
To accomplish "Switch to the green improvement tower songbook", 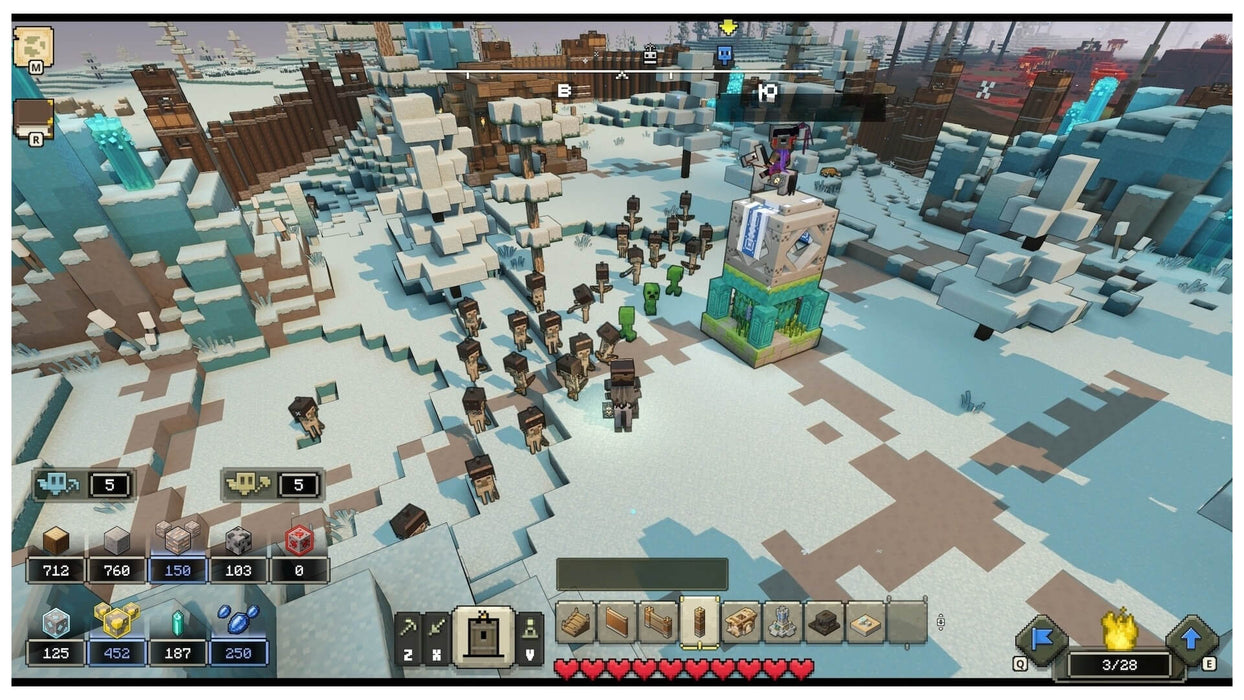I will click(530, 628).
